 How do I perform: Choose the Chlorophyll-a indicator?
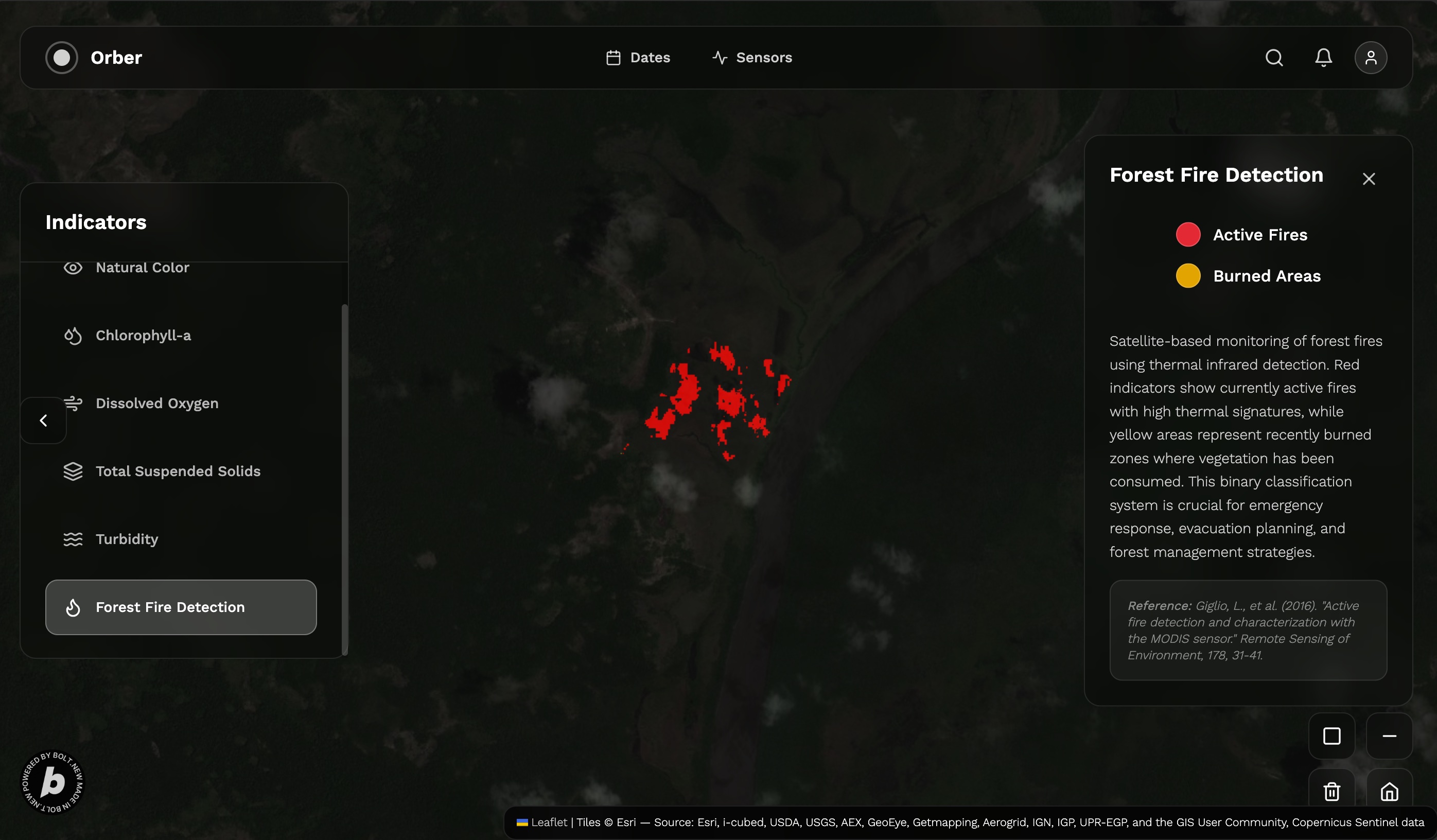tap(143, 335)
